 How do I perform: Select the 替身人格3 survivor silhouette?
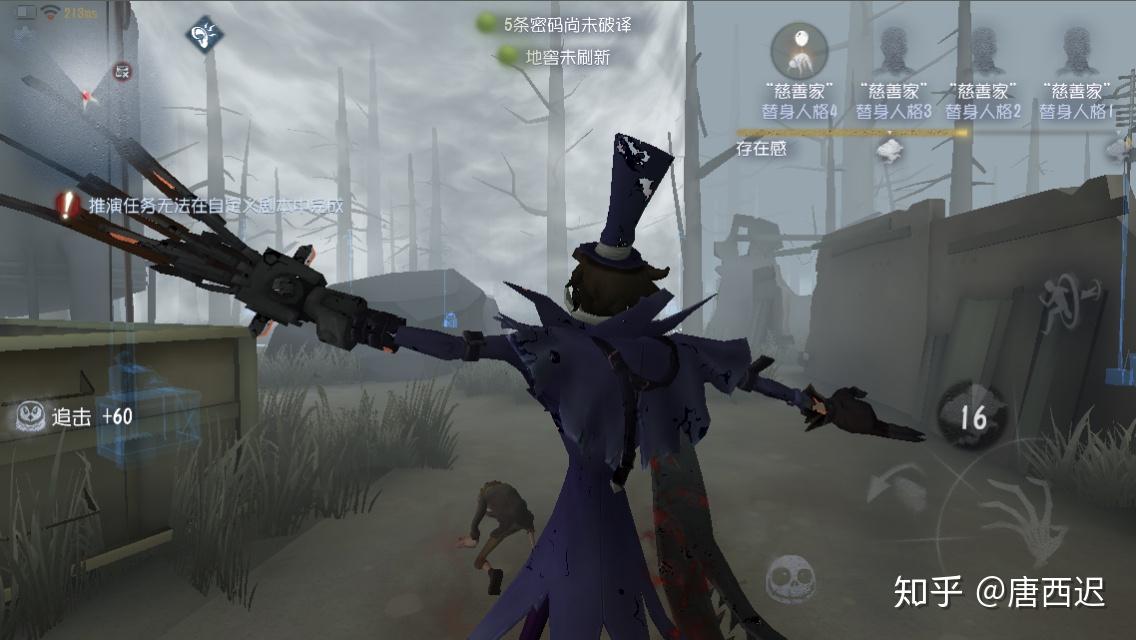893,50
